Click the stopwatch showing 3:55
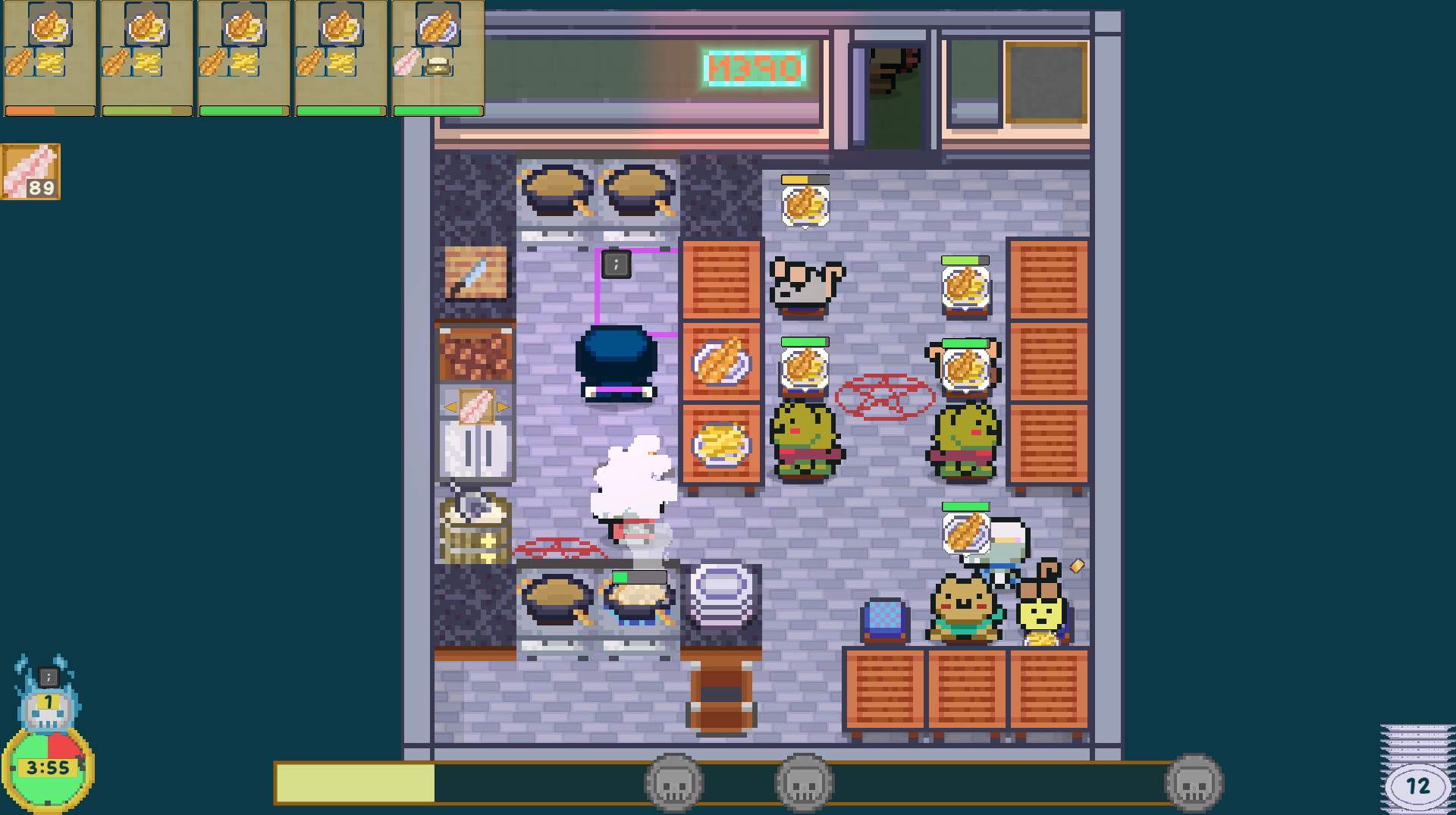 click(x=47, y=767)
